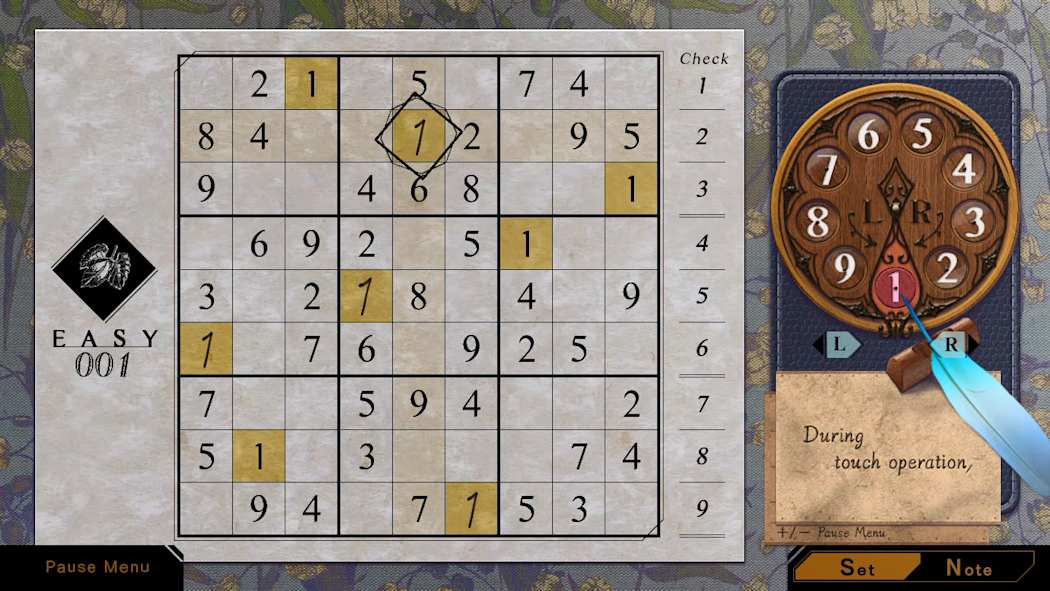Screen dimensions: 1050x591
Task: Switch to Set input mode
Action: (x=858, y=568)
